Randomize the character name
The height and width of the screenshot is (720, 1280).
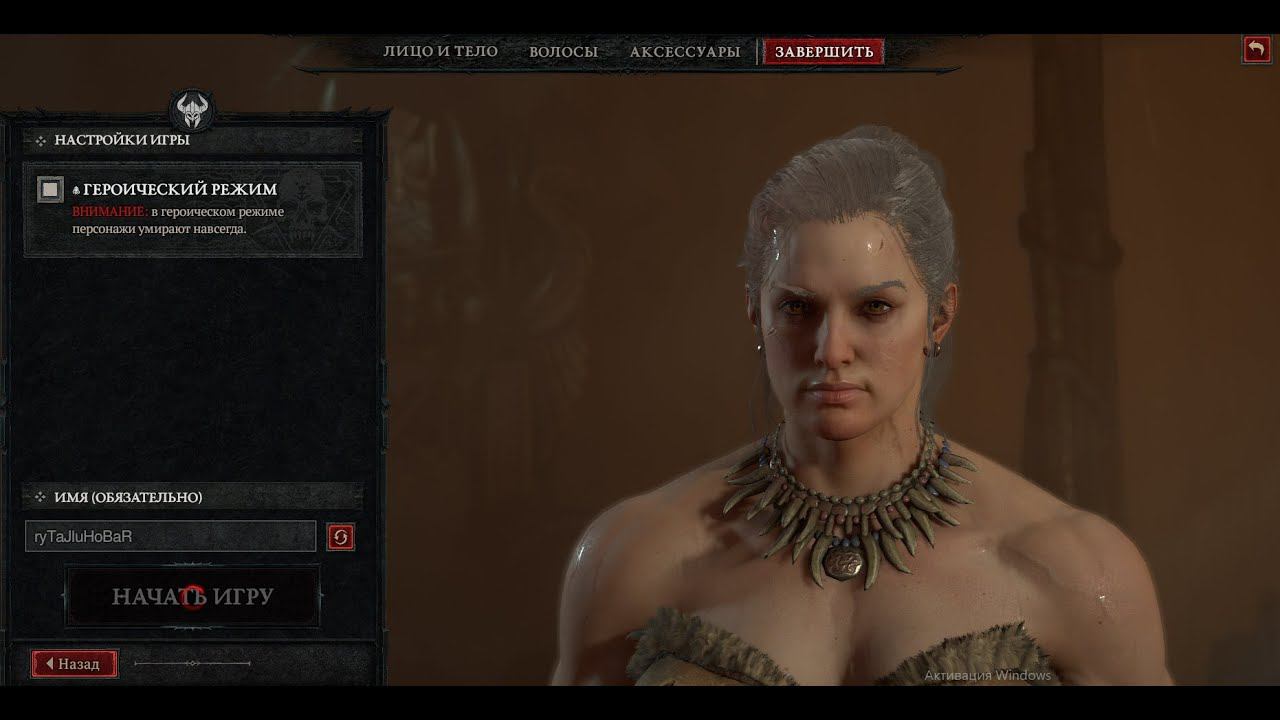pos(340,537)
